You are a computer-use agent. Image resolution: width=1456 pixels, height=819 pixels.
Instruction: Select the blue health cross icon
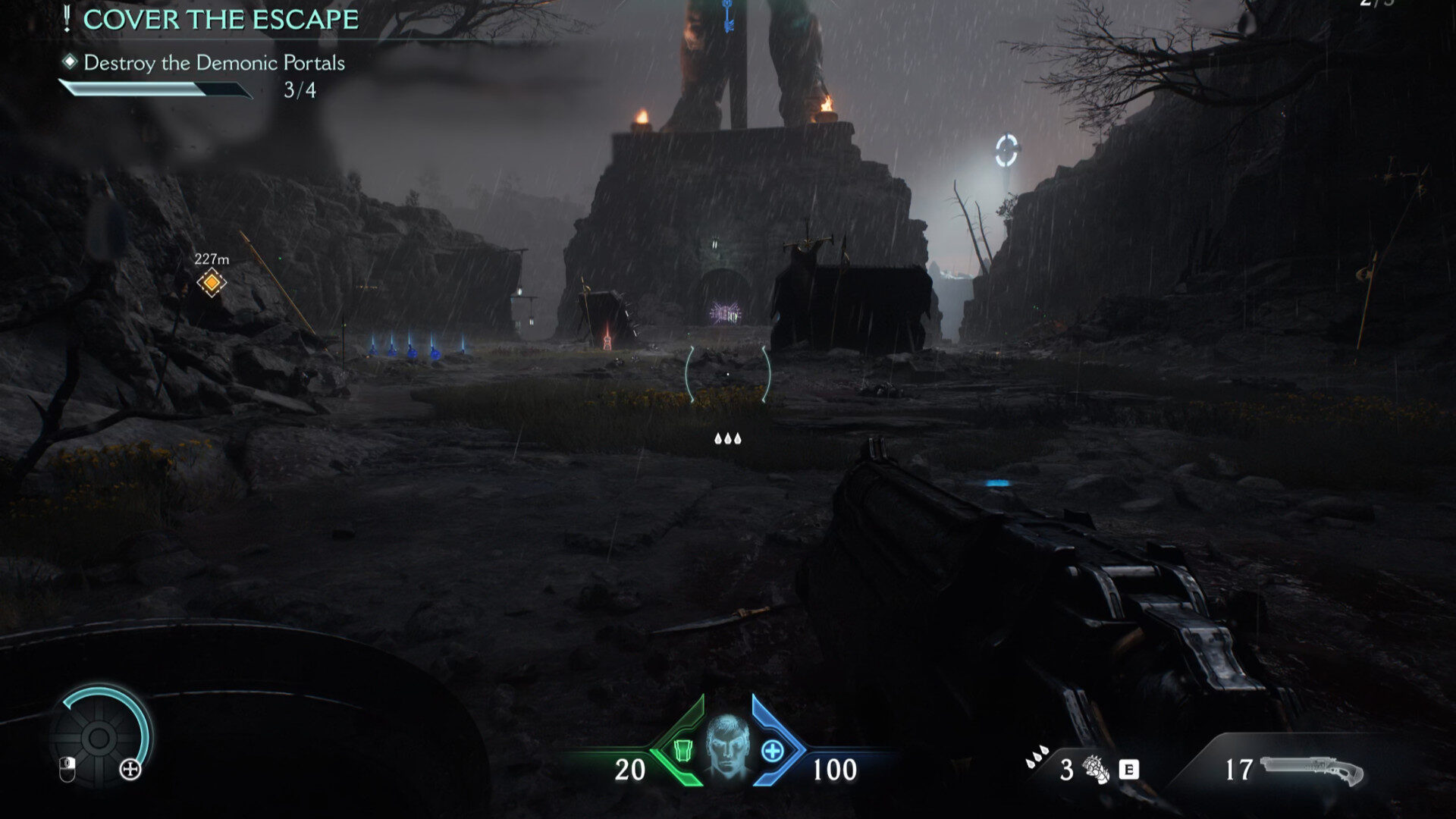click(x=773, y=751)
